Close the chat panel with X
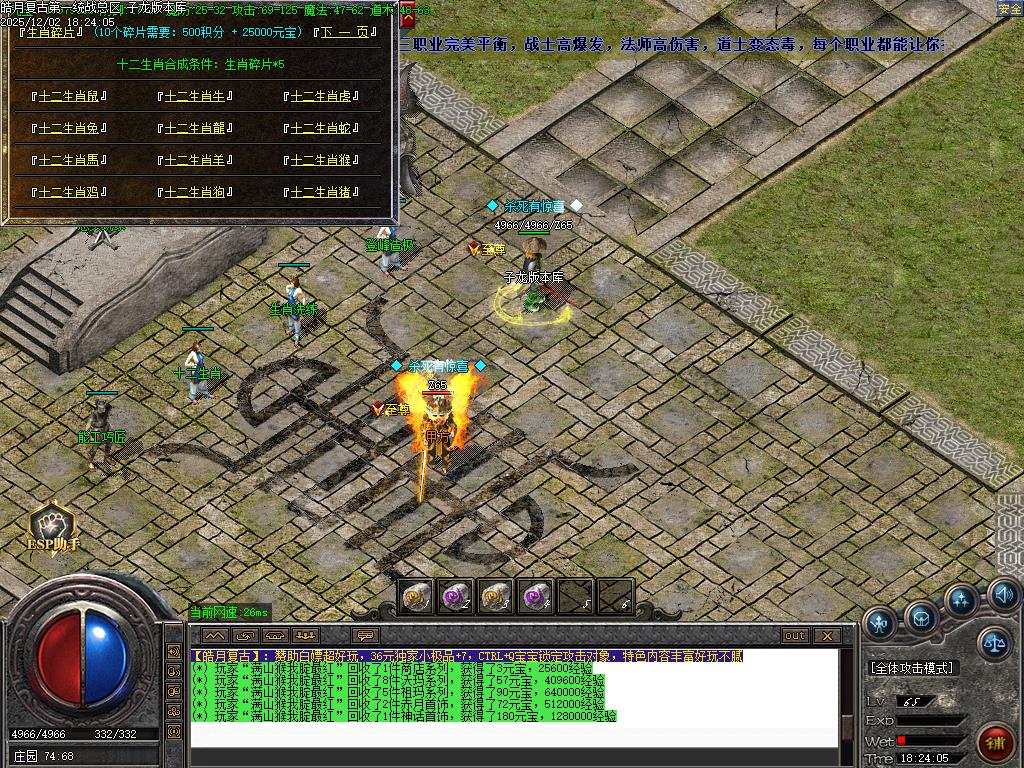This screenshot has width=1024, height=768. (827, 635)
